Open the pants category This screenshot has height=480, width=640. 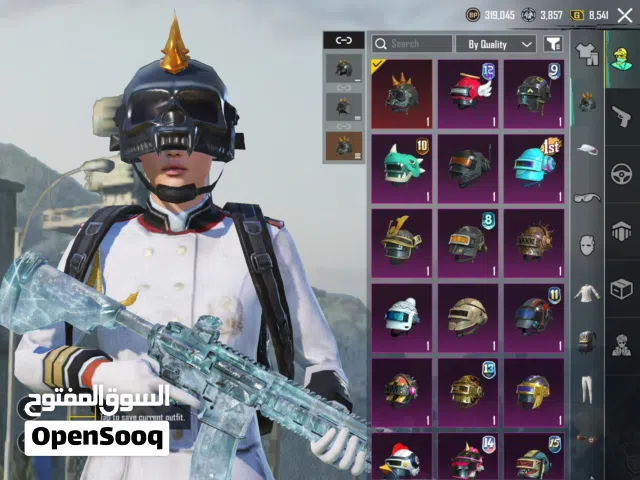(587, 387)
